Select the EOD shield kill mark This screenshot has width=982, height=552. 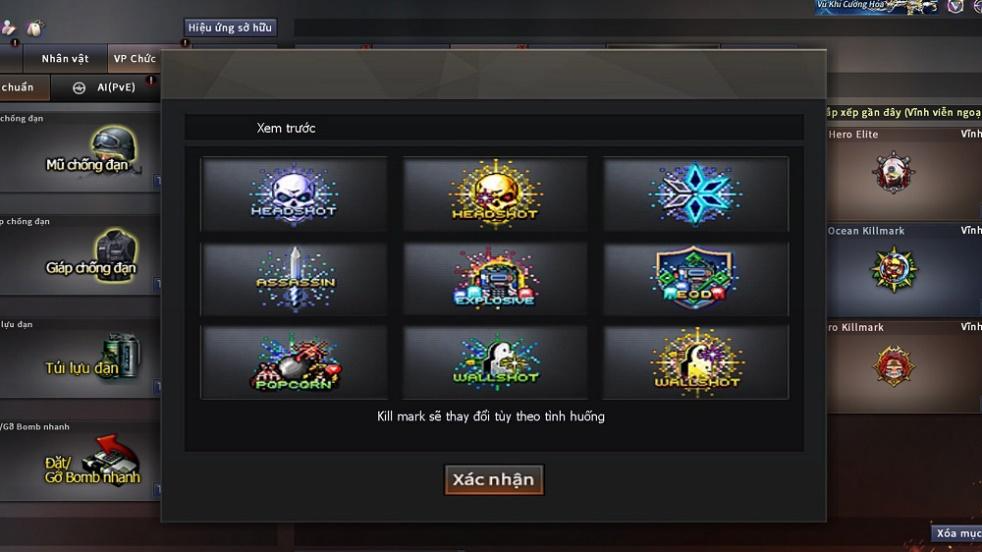coord(695,277)
